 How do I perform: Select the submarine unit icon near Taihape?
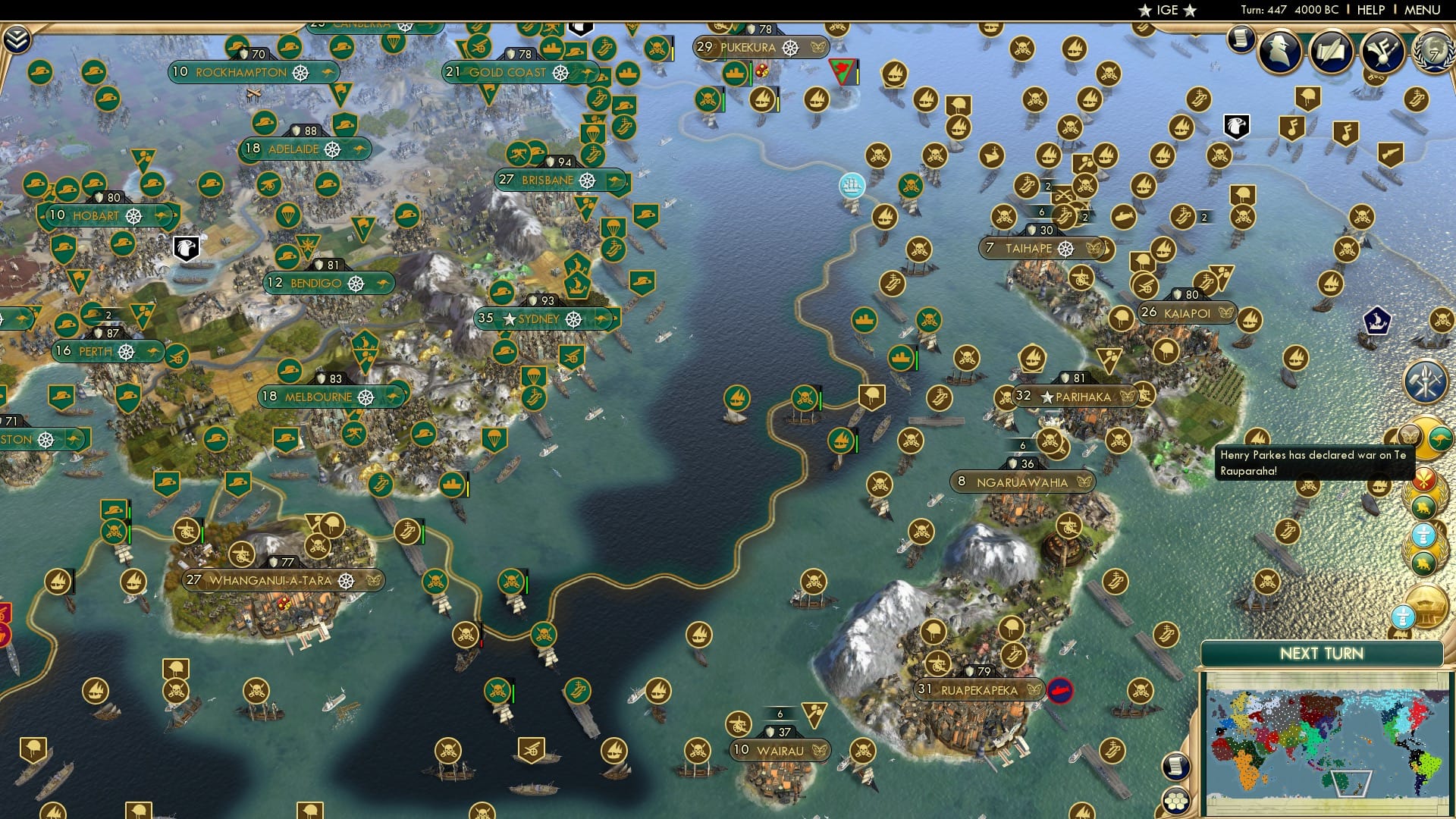[1123, 217]
